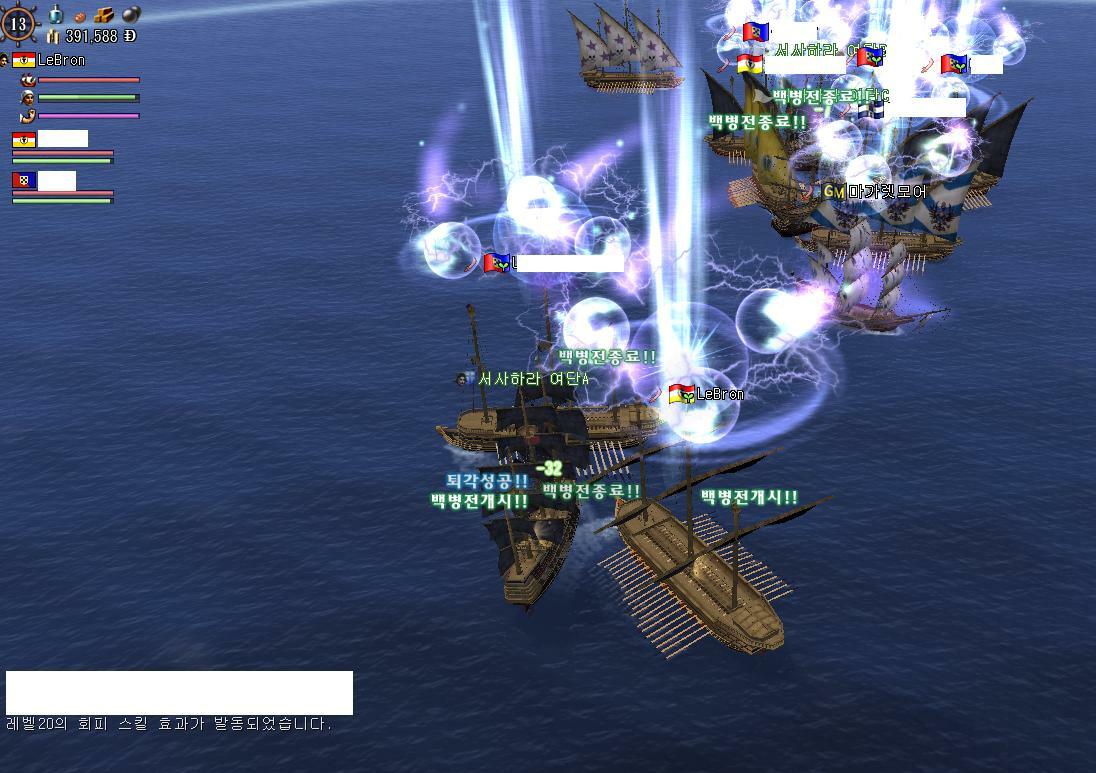The image size is (1096, 773).
Task: Click the ship's wheel showing 13
Action: [18, 24]
